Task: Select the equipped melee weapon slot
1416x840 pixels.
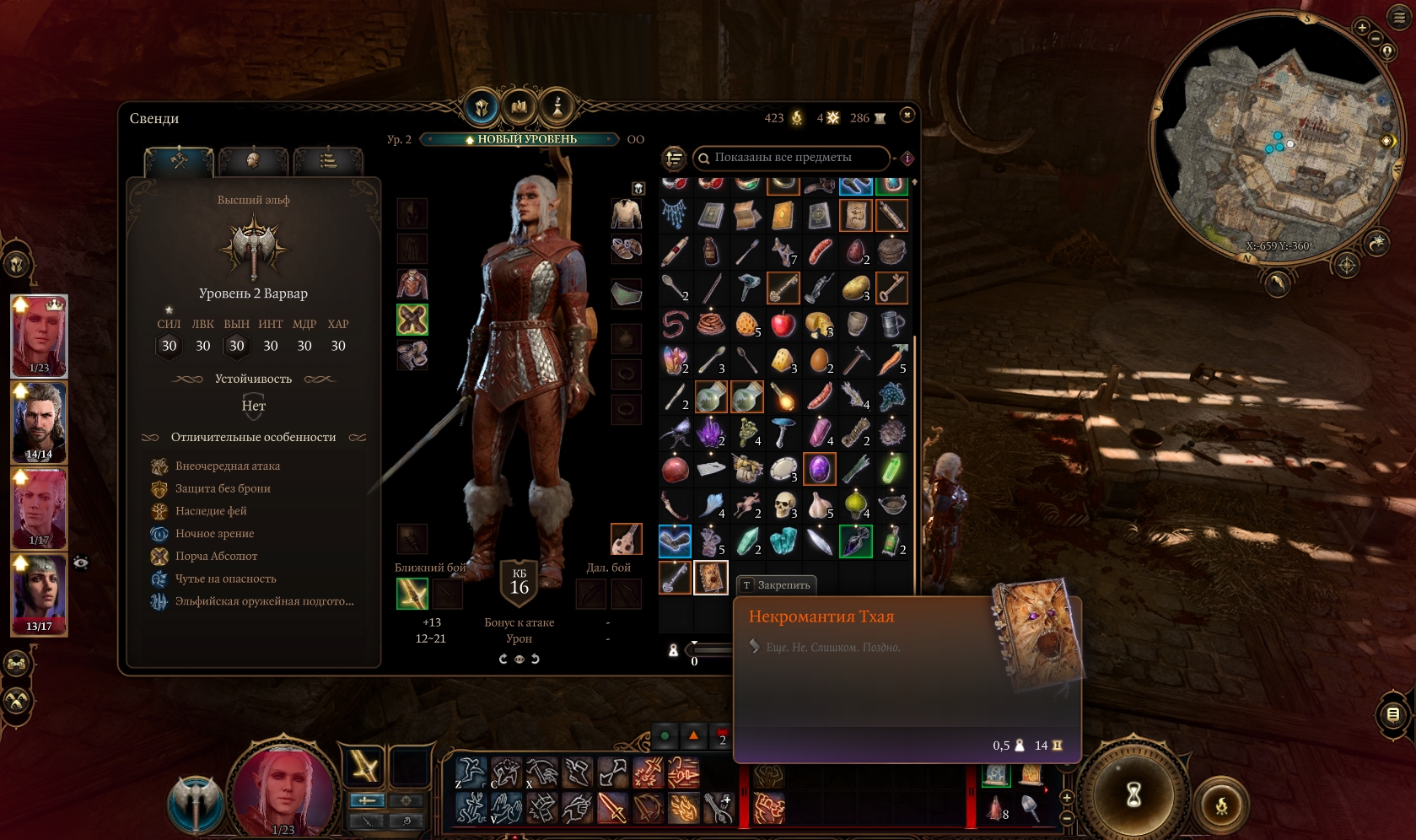Action: pyautogui.click(x=412, y=594)
